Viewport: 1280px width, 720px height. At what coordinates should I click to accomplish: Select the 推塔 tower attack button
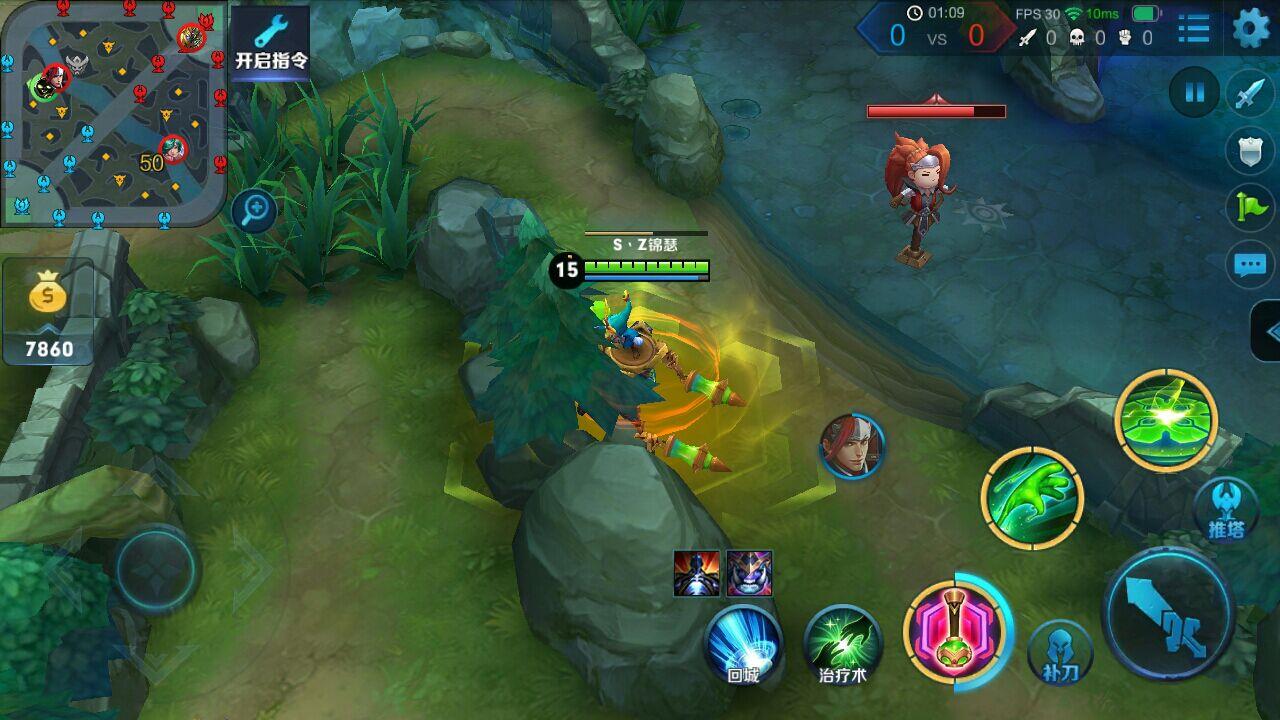click(x=1226, y=508)
